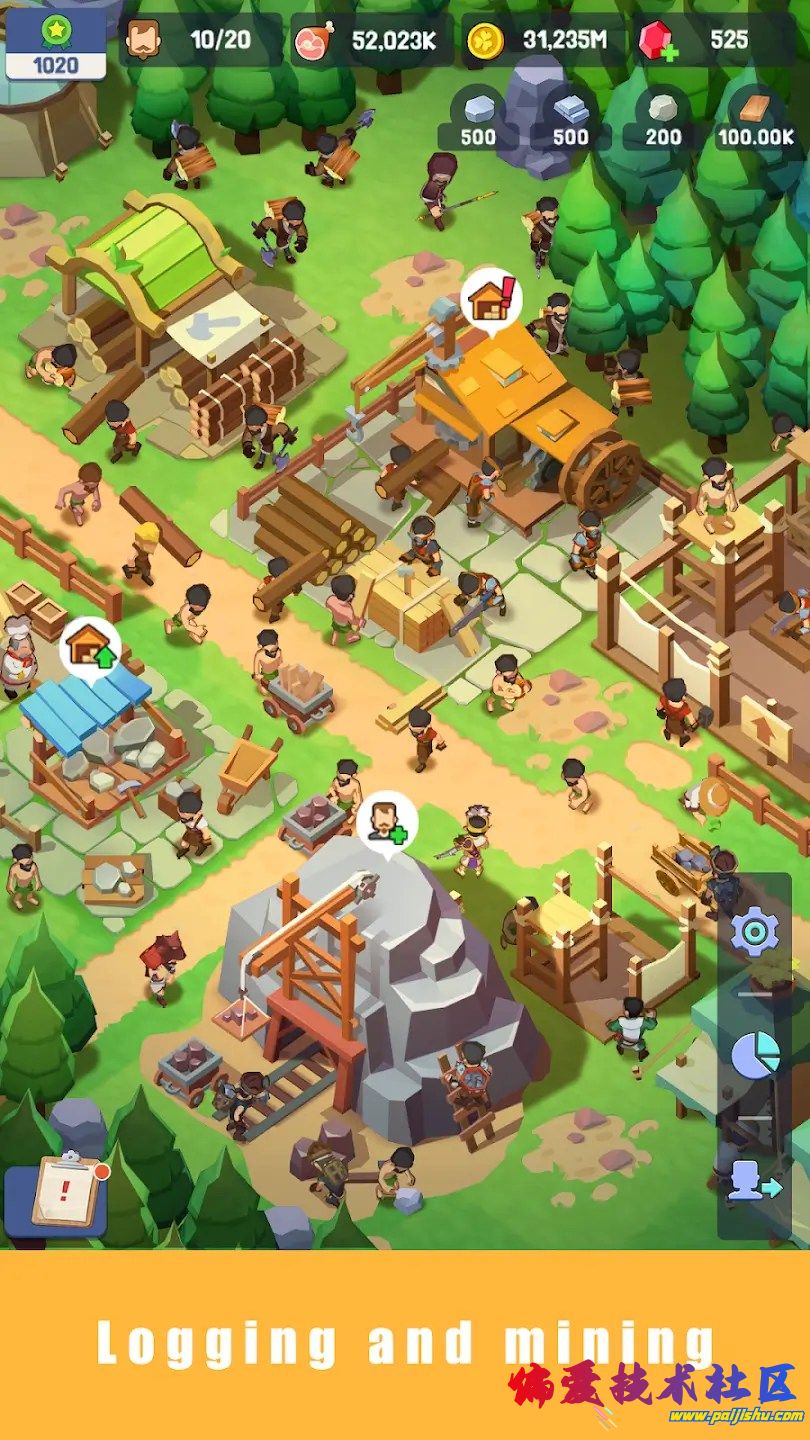Tap the add worker bubble over the mine
This screenshot has width=810, height=1440.
point(387,822)
